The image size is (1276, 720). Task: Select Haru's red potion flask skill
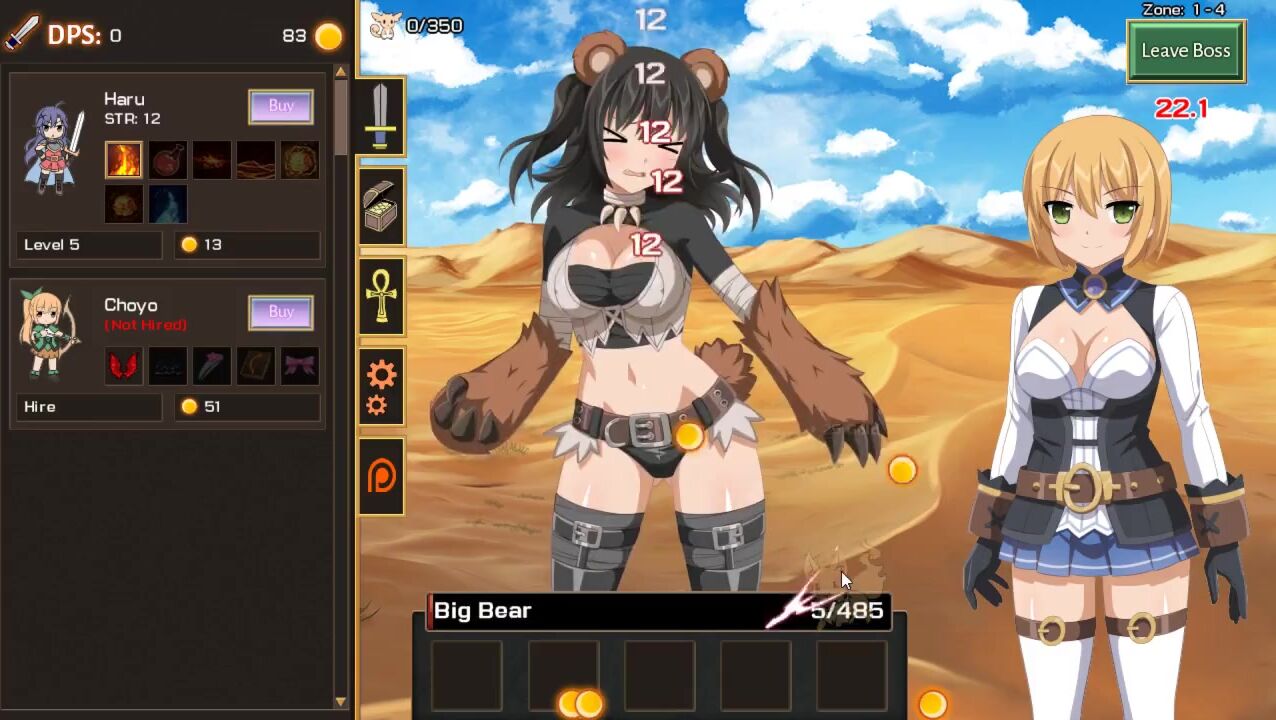point(168,160)
